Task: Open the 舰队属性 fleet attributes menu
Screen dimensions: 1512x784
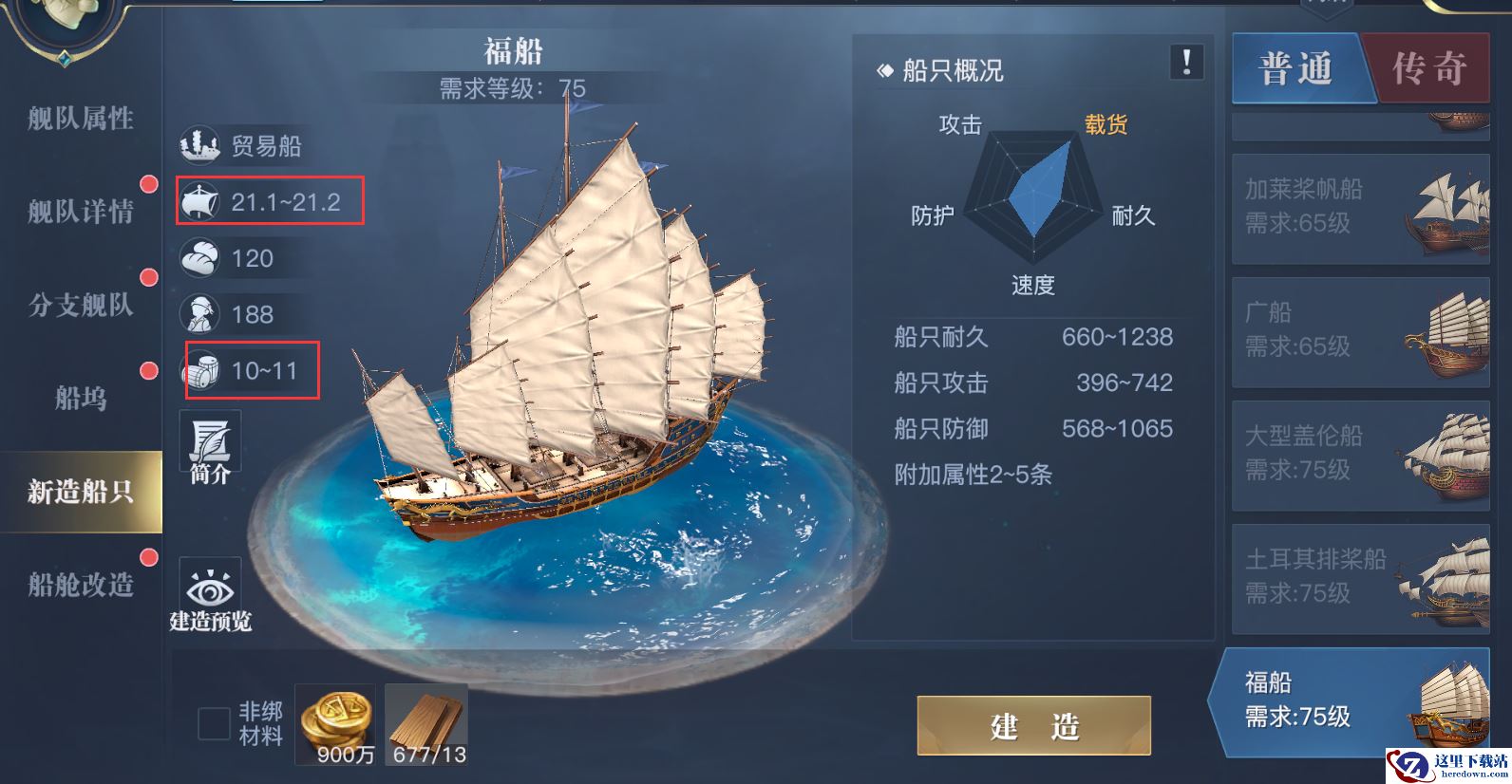Action: 81,119
